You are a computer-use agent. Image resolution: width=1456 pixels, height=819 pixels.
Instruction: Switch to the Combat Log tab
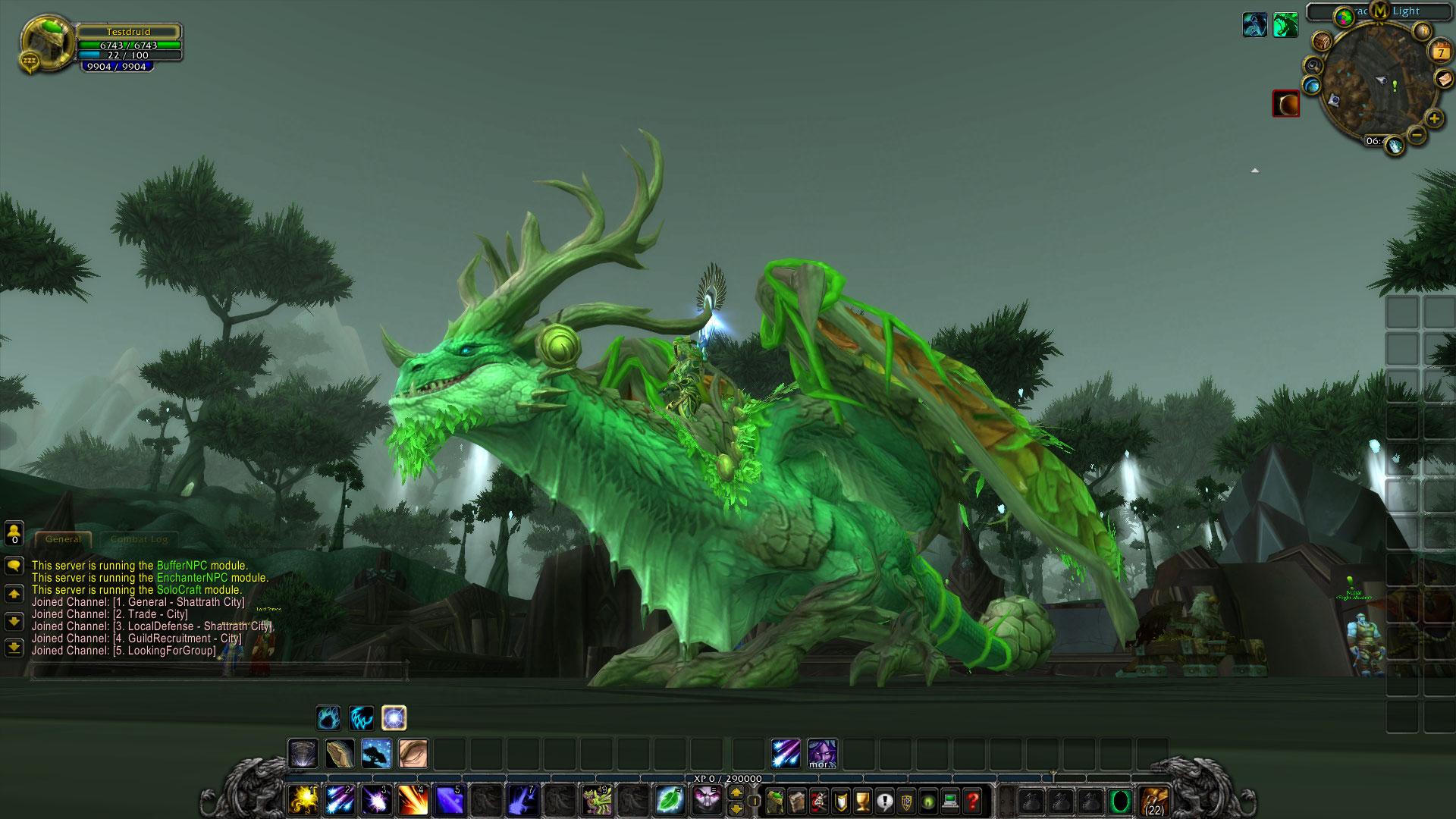click(140, 540)
